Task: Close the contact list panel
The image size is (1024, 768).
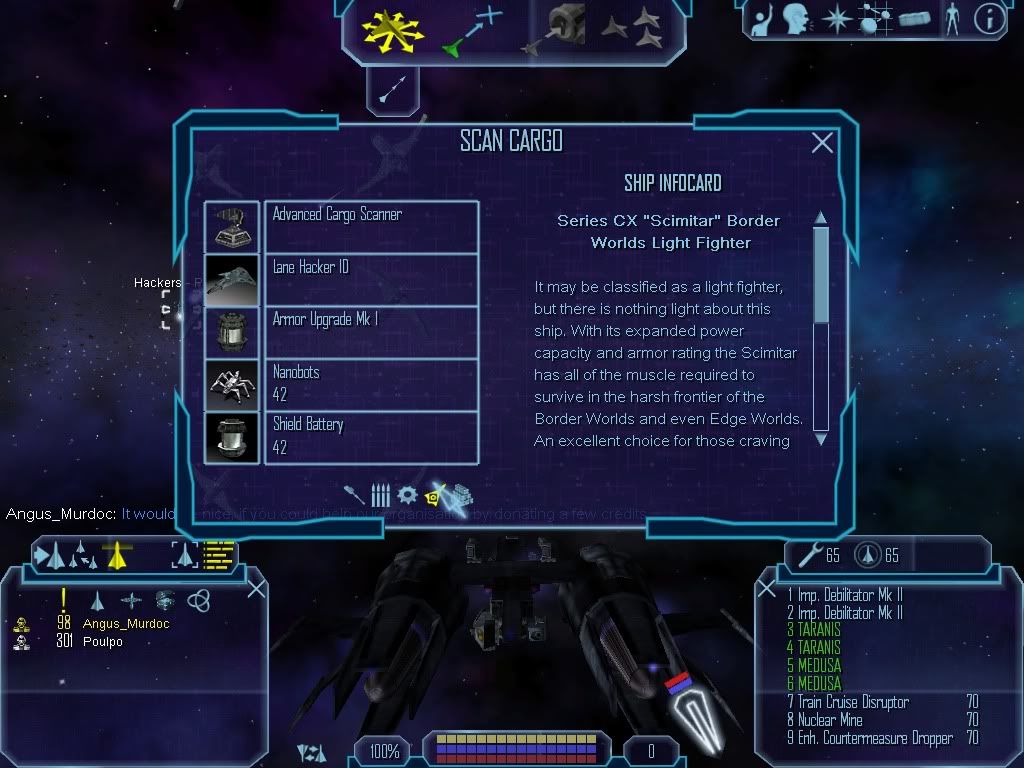Action: [x=256, y=588]
